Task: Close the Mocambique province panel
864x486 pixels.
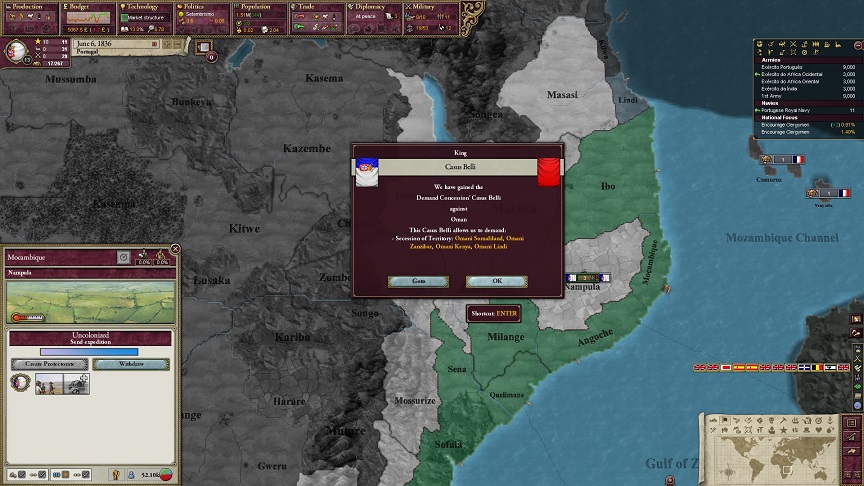Action: 175,249
